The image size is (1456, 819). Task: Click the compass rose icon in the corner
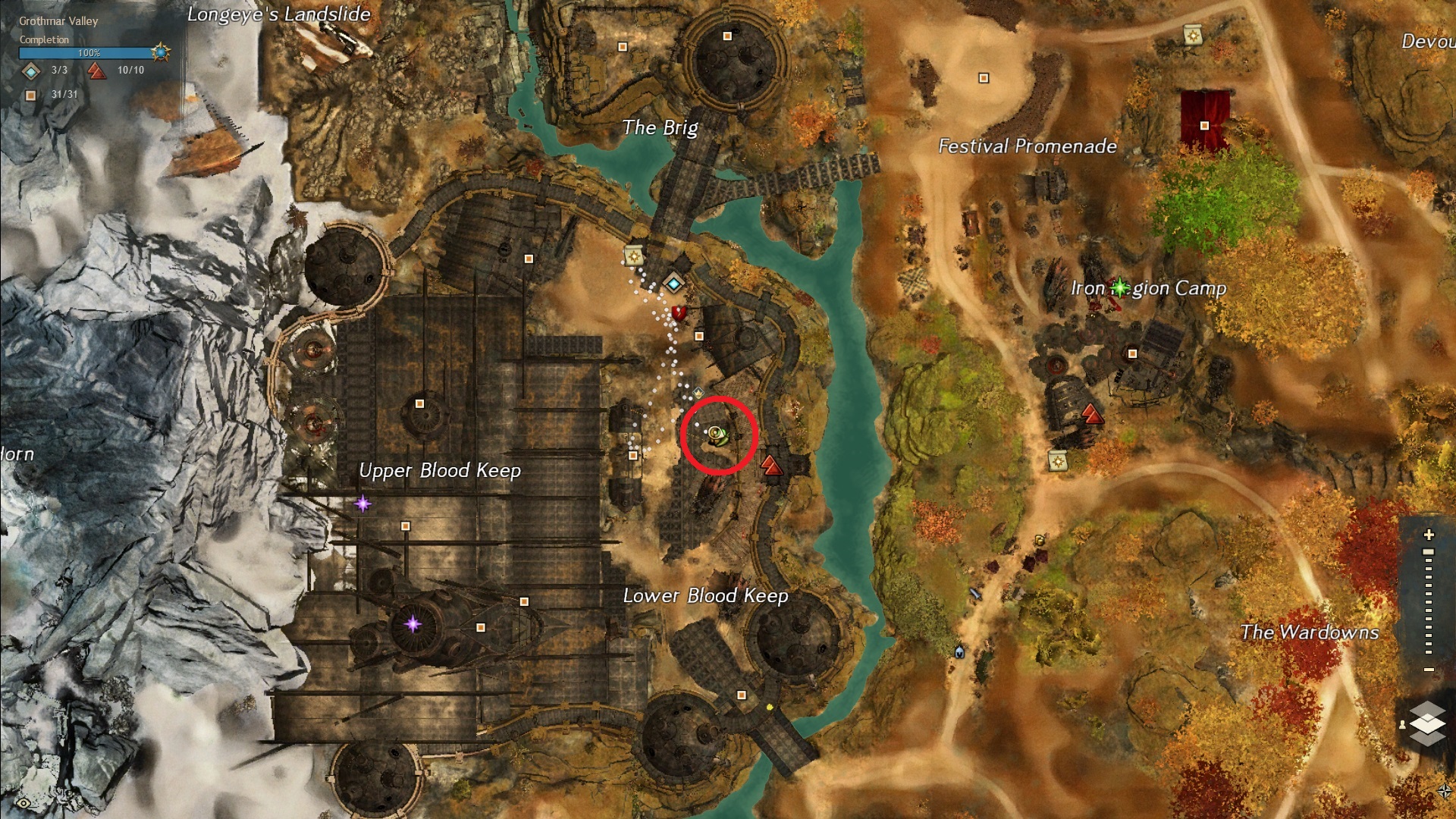tap(1444, 792)
